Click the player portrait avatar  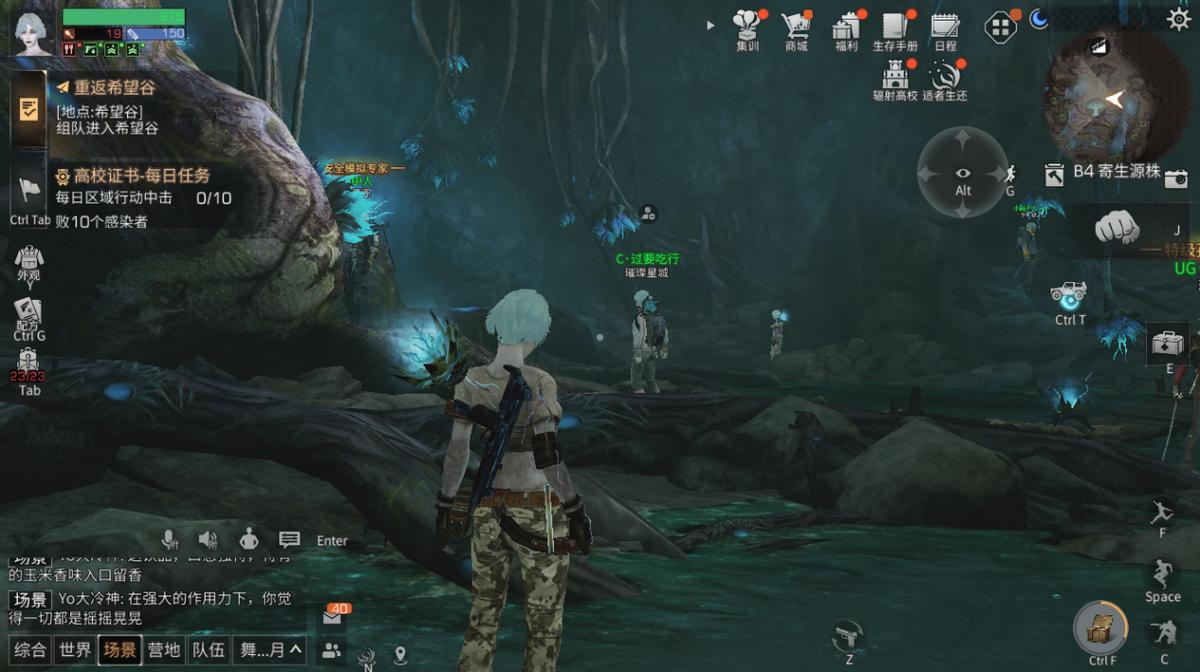pos(33,33)
